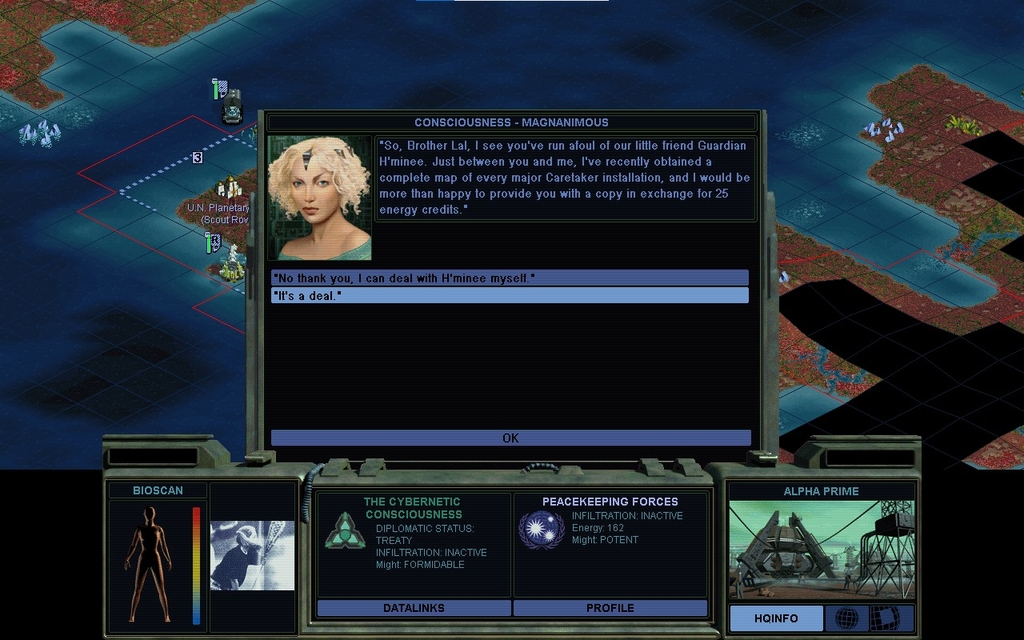
Task: Choose the "It's a deal." reply
Action: click(x=509, y=296)
